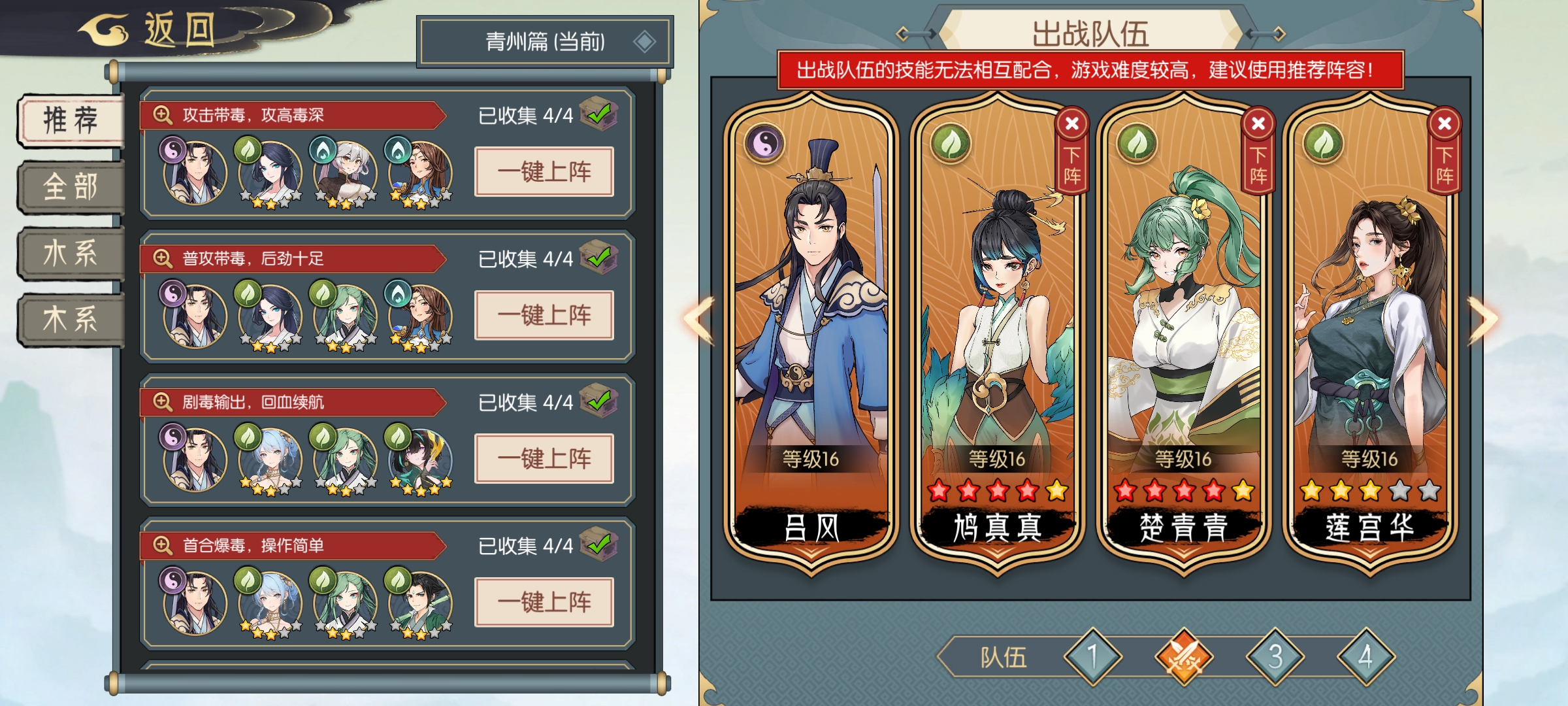Remove 楚青青 from the battle team
Screen dimensions: 1568x706
(1258, 124)
